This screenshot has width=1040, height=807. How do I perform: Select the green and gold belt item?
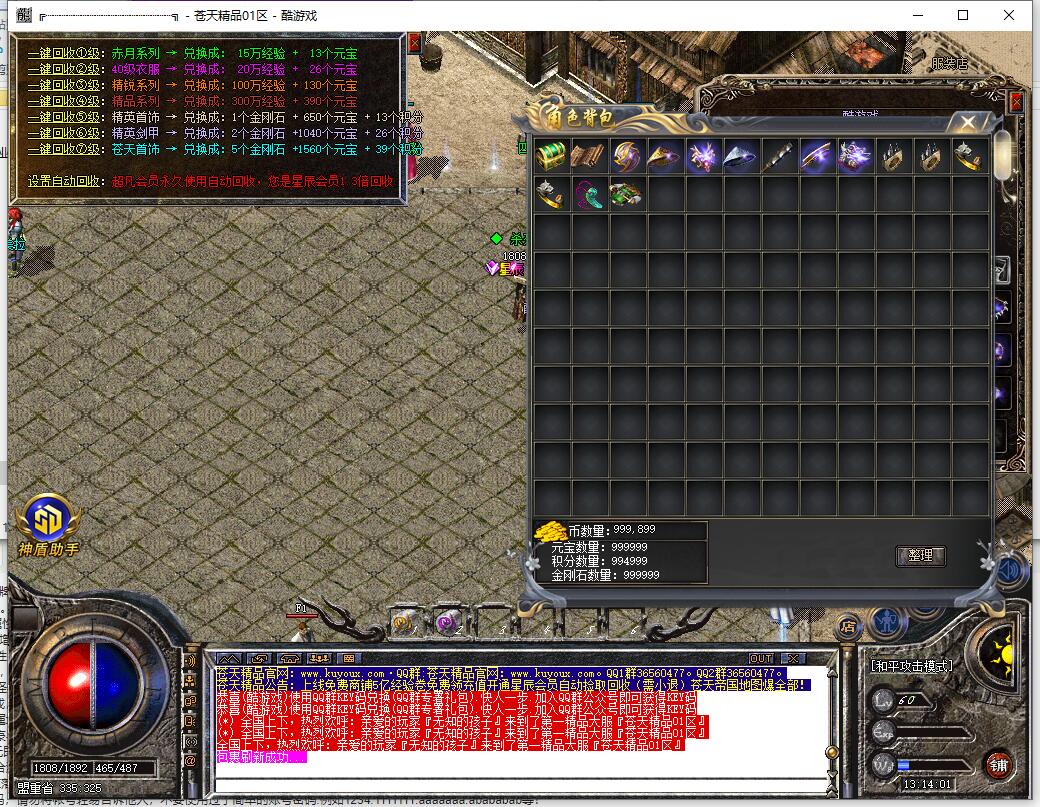point(627,194)
